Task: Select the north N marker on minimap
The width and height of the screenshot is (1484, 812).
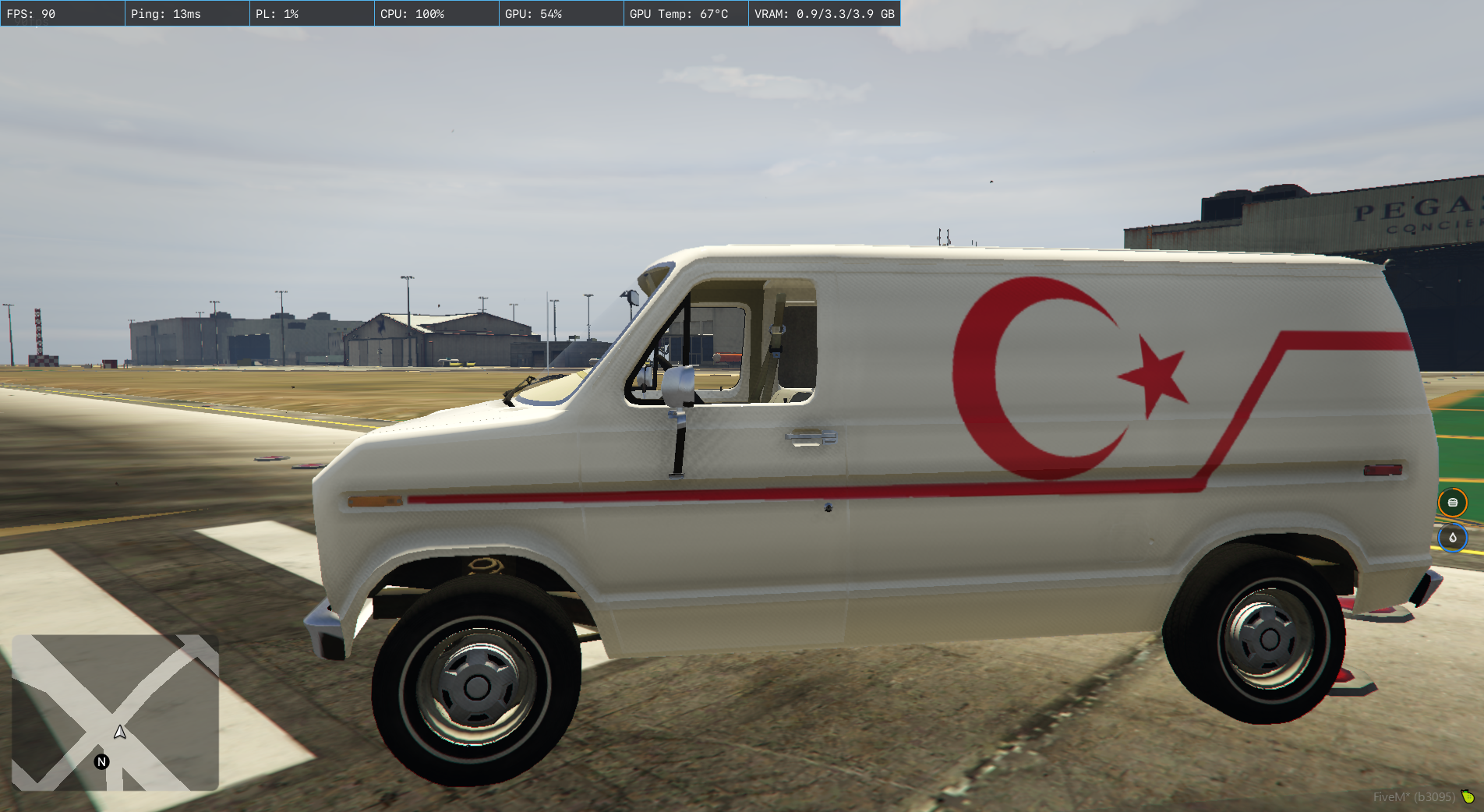Action: click(101, 761)
